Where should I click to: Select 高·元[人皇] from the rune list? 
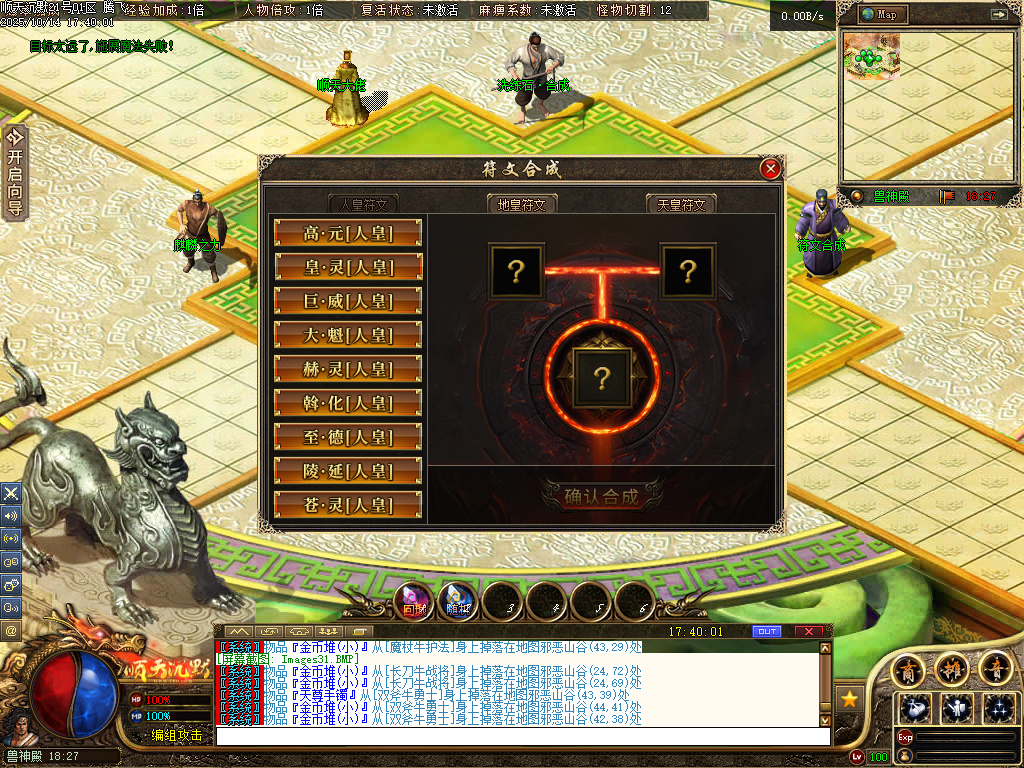[348, 234]
